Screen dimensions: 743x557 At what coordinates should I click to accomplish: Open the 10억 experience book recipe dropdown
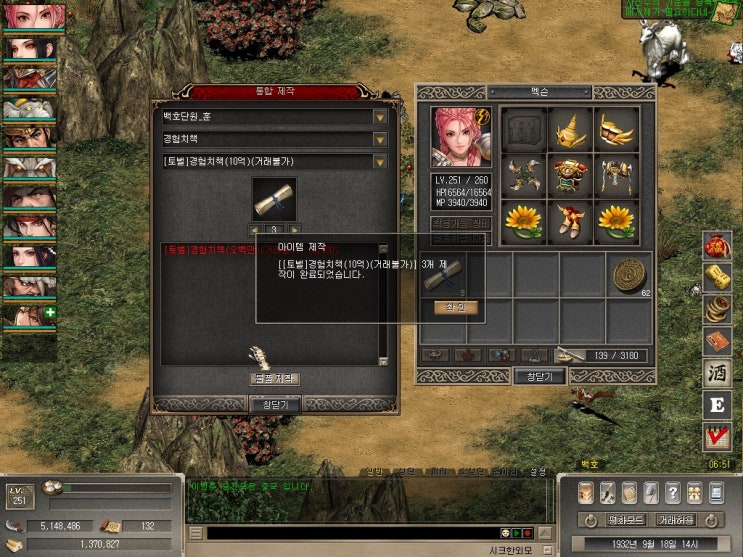coord(380,161)
